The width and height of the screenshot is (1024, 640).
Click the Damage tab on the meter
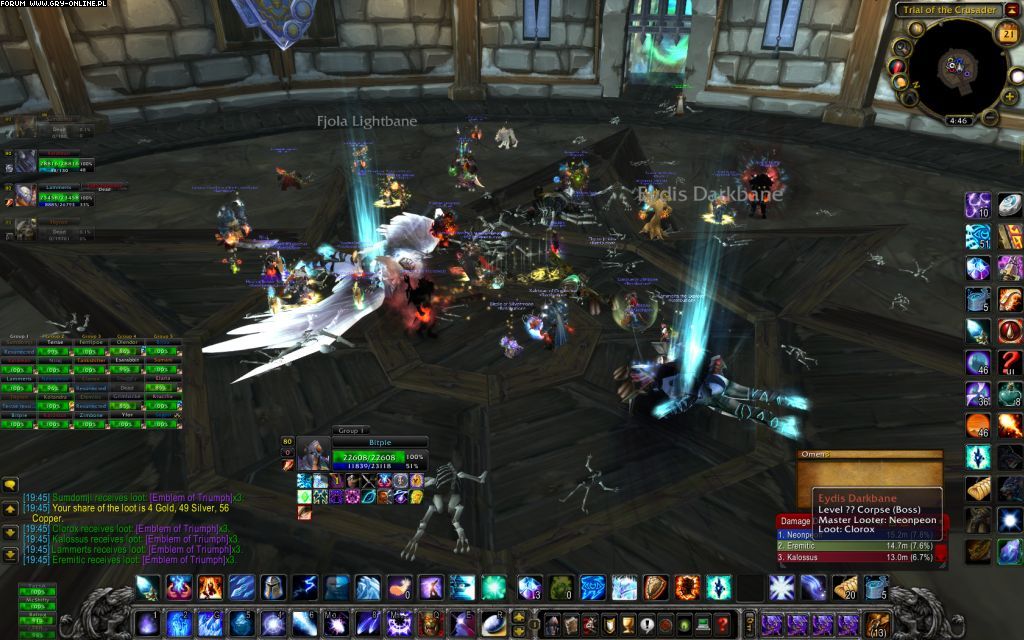pos(796,521)
